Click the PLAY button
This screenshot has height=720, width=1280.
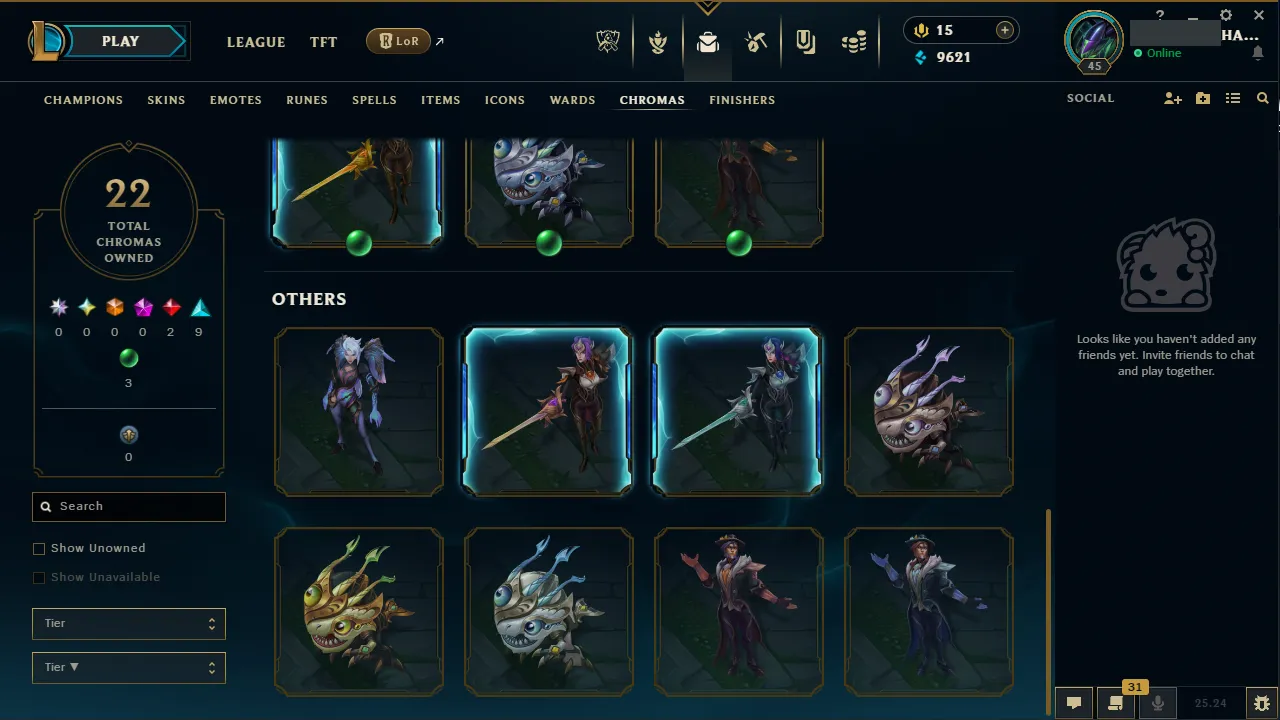click(x=120, y=41)
